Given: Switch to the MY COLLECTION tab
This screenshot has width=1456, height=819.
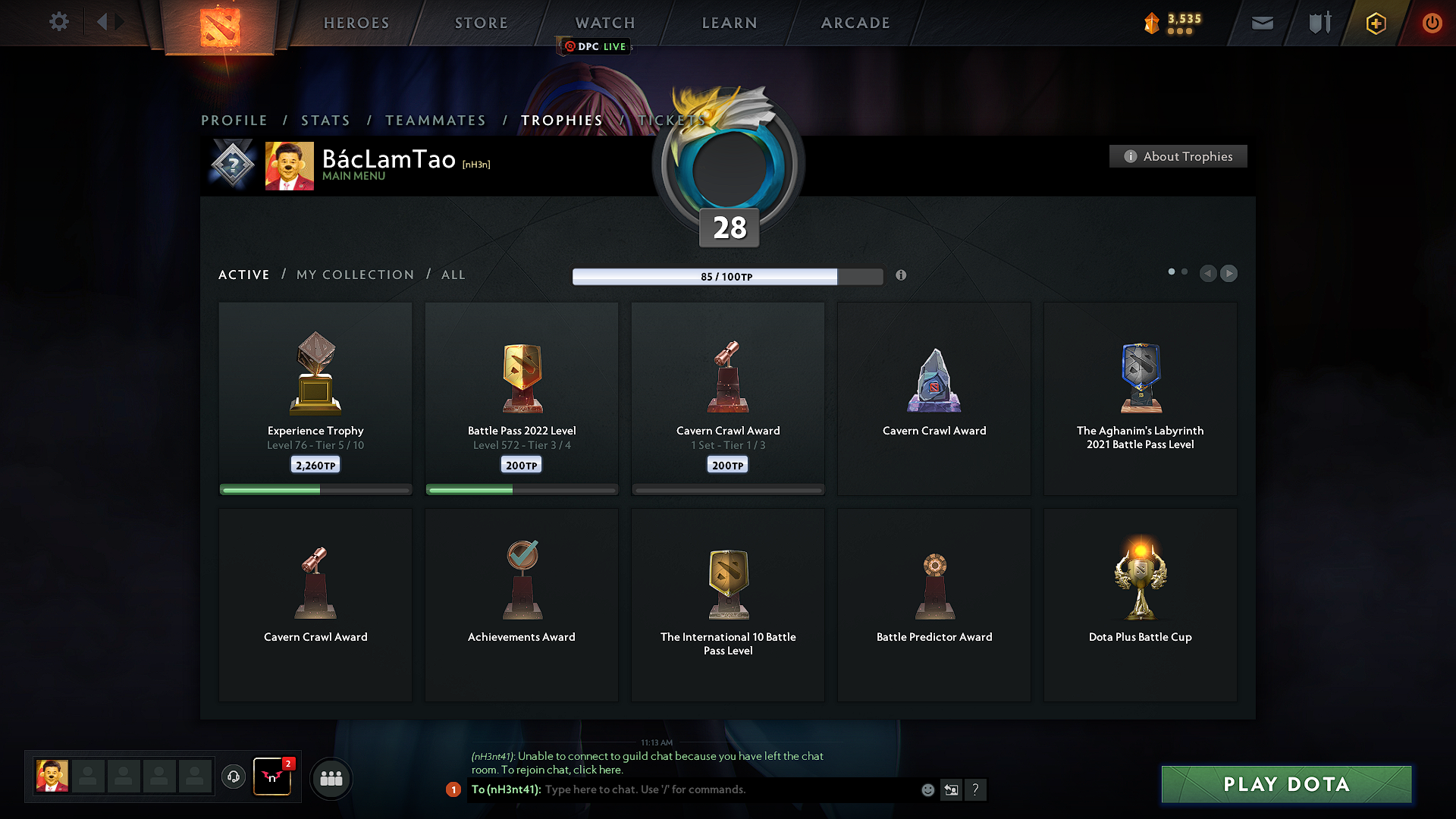Looking at the screenshot, I should [x=354, y=275].
